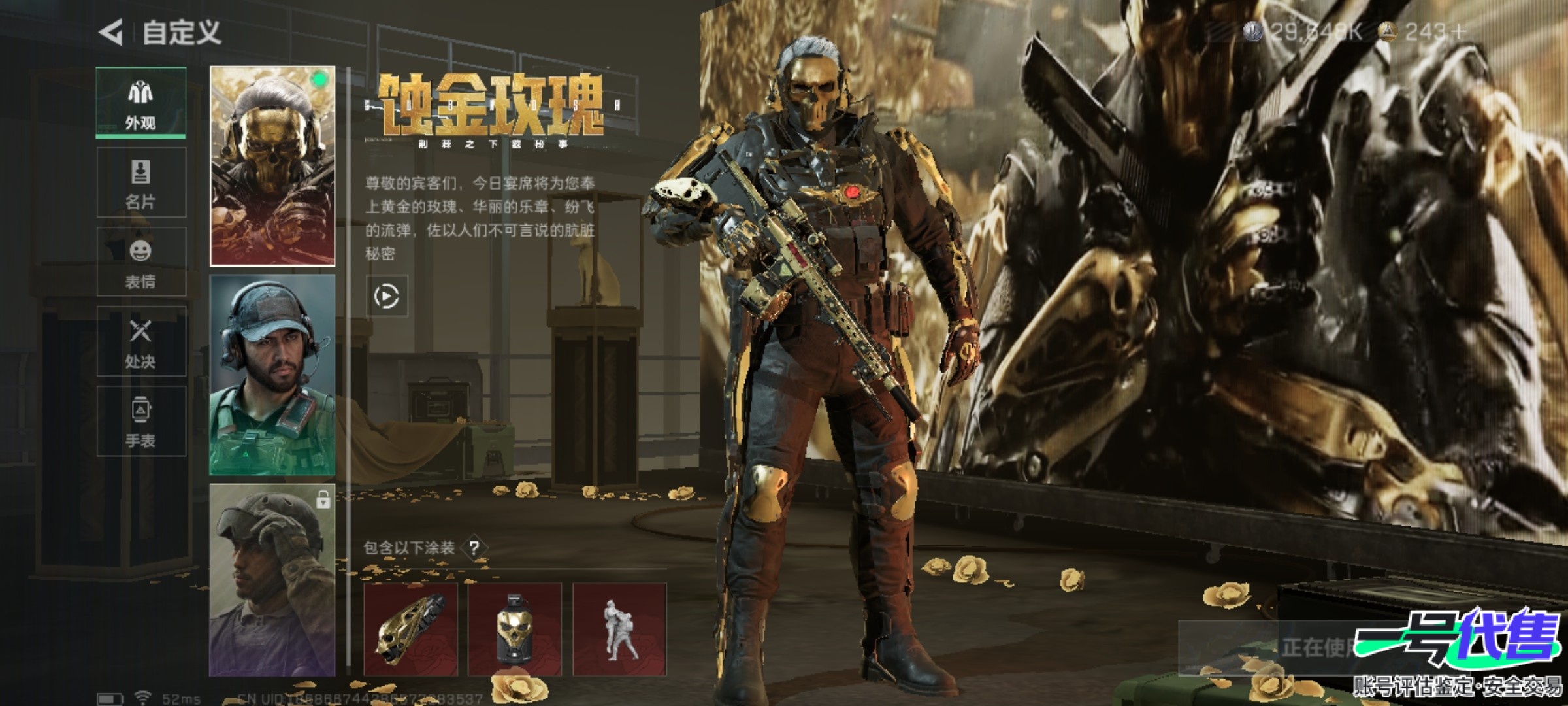Open the 手表 watch tab

pyautogui.click(x=141, y=422)
